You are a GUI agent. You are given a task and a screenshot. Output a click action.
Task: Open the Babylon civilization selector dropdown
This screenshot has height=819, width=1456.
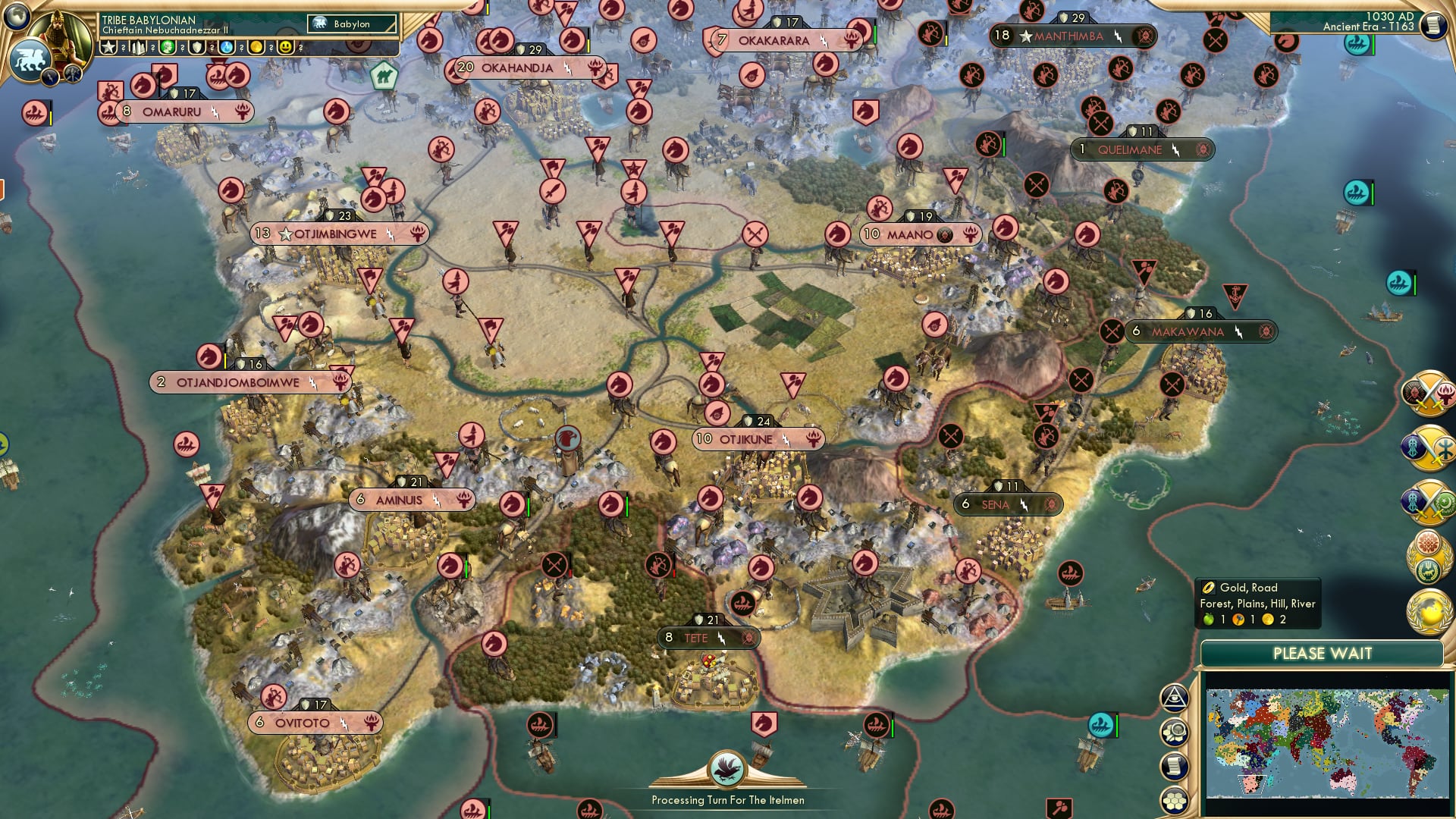click(x=351, y=24)
